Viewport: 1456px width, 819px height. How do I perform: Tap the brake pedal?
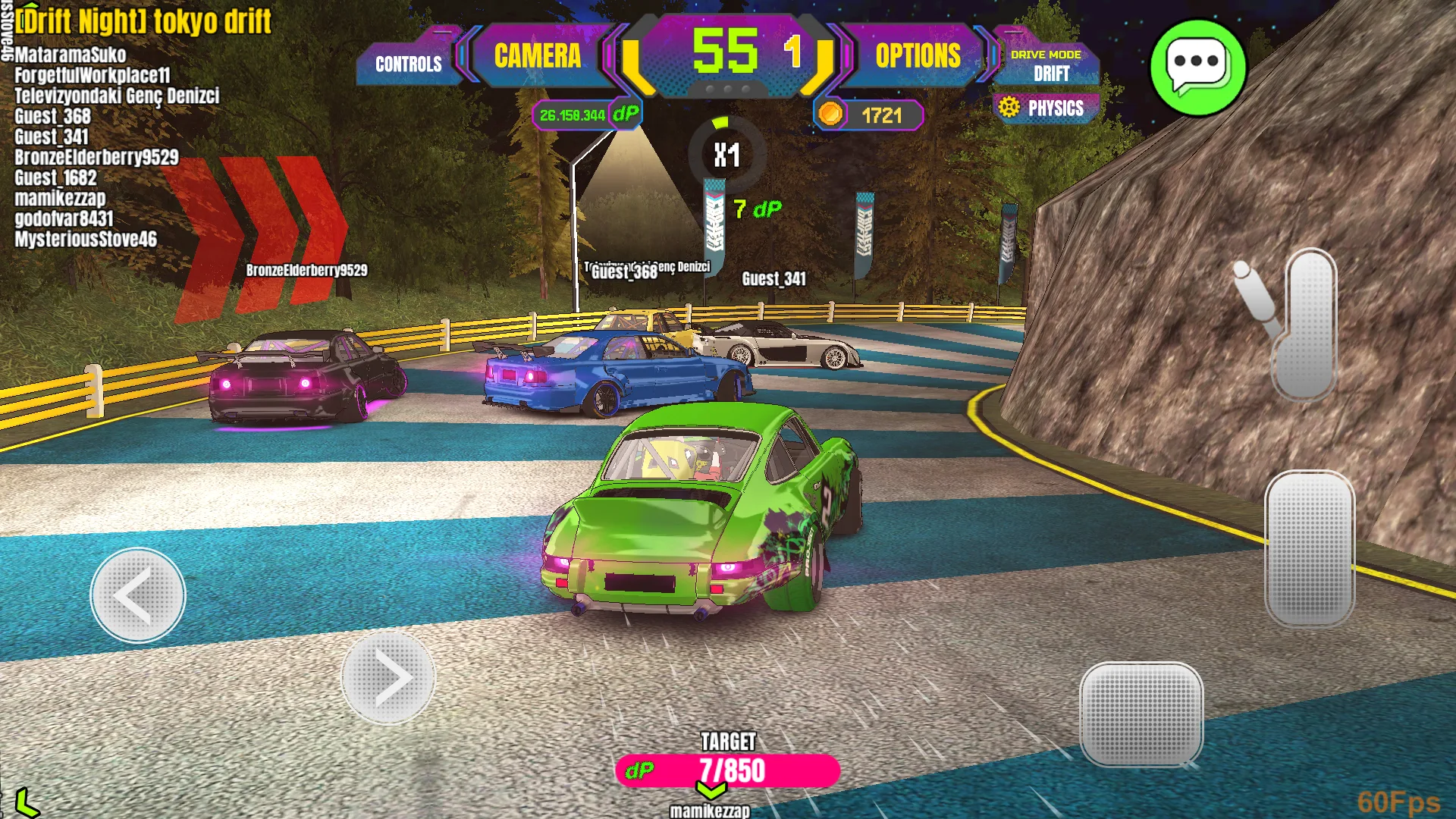pos(1141,714)
